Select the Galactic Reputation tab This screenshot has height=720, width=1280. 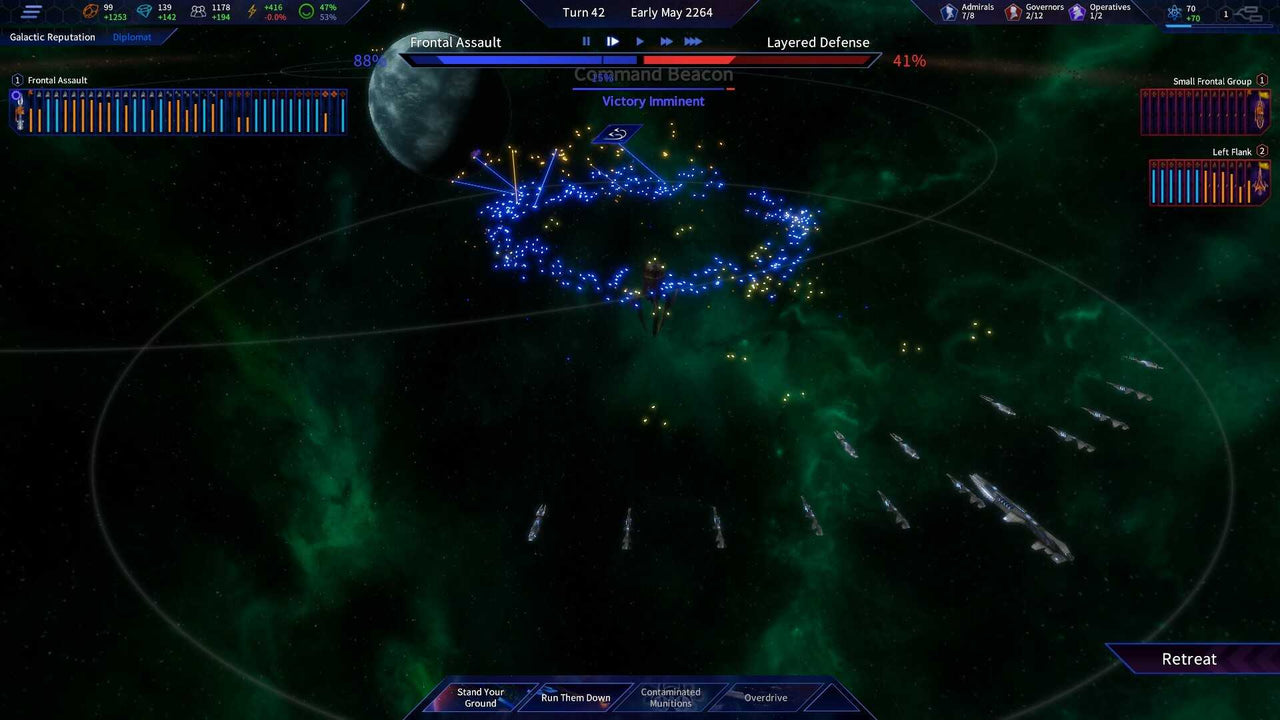[52, 37]
